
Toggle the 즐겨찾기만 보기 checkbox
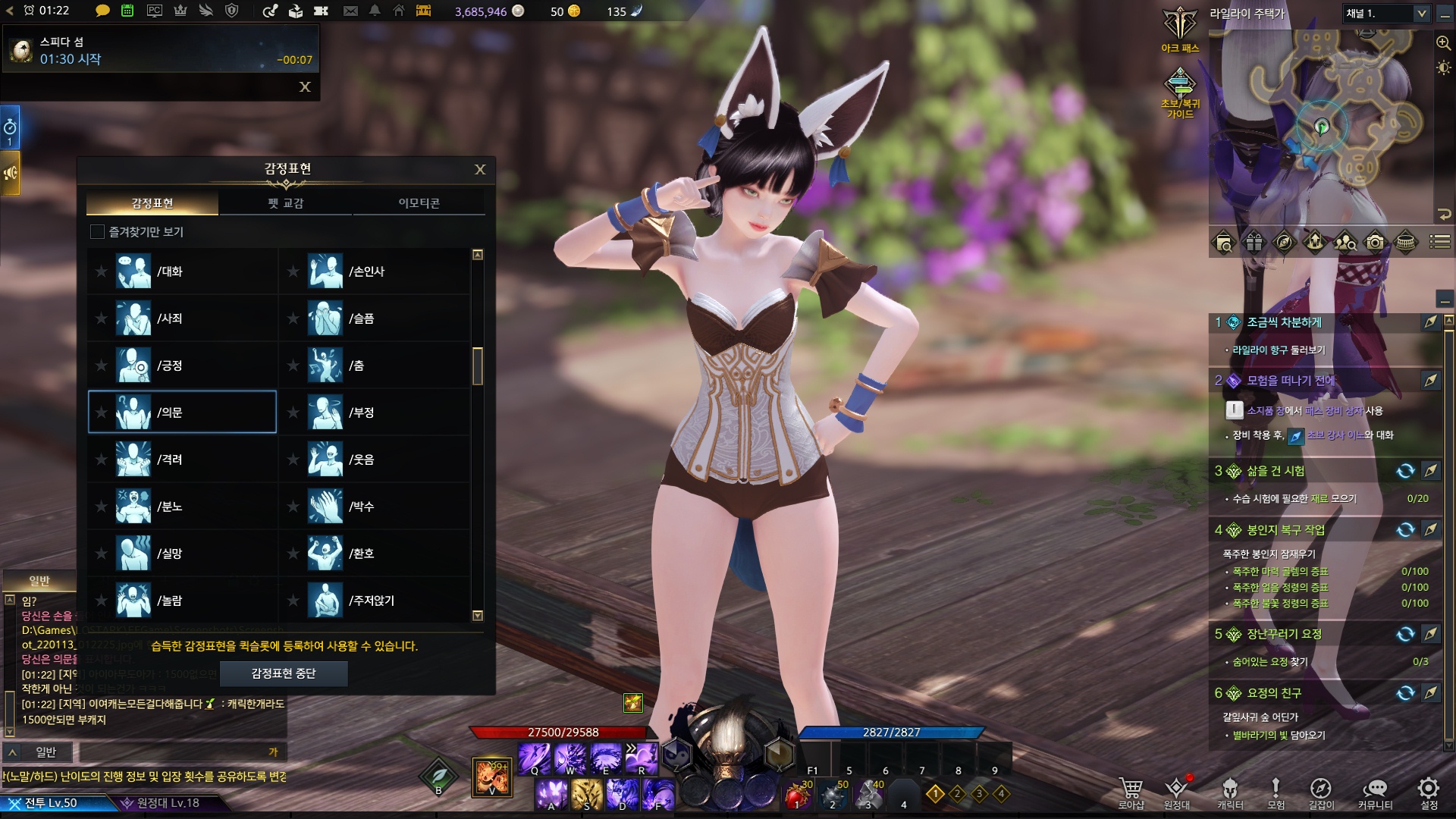tap(97, 232)
